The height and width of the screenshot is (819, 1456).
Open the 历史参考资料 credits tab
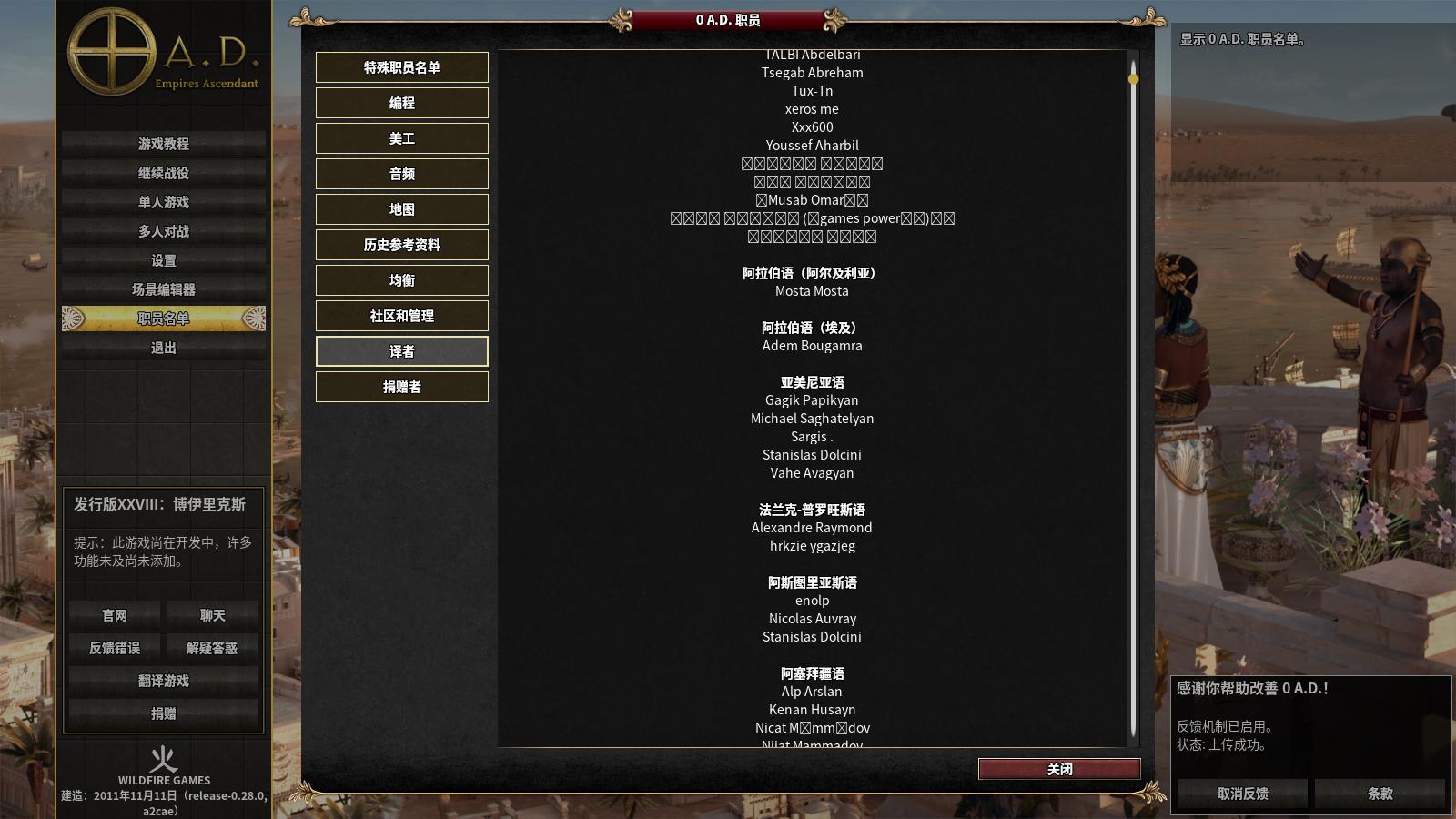pyautogui.click(x=401, y=245)
